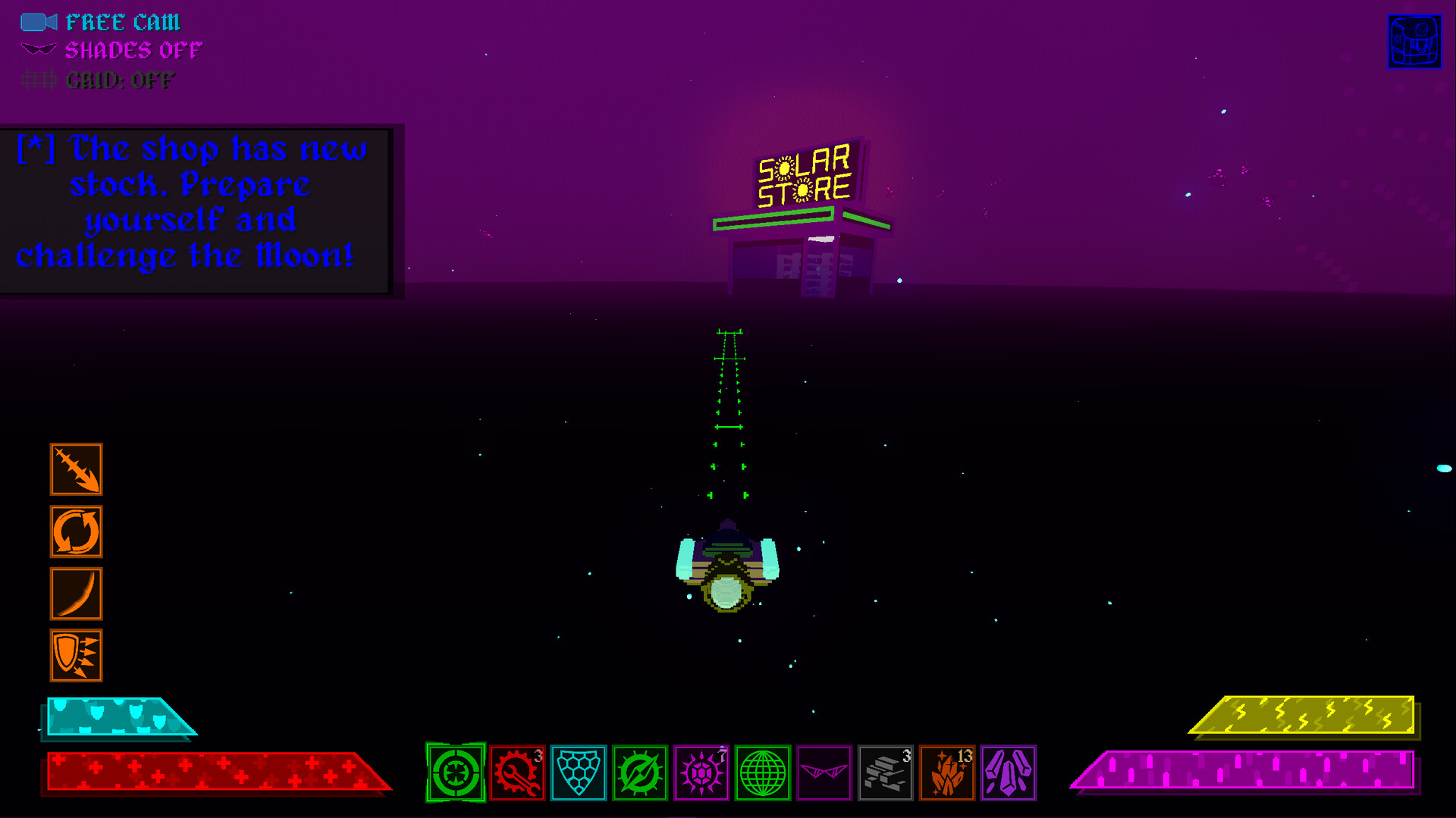Open the purple crystals inventory slot
Screen dimensions: 1456x818
(x=1010, y=773)
